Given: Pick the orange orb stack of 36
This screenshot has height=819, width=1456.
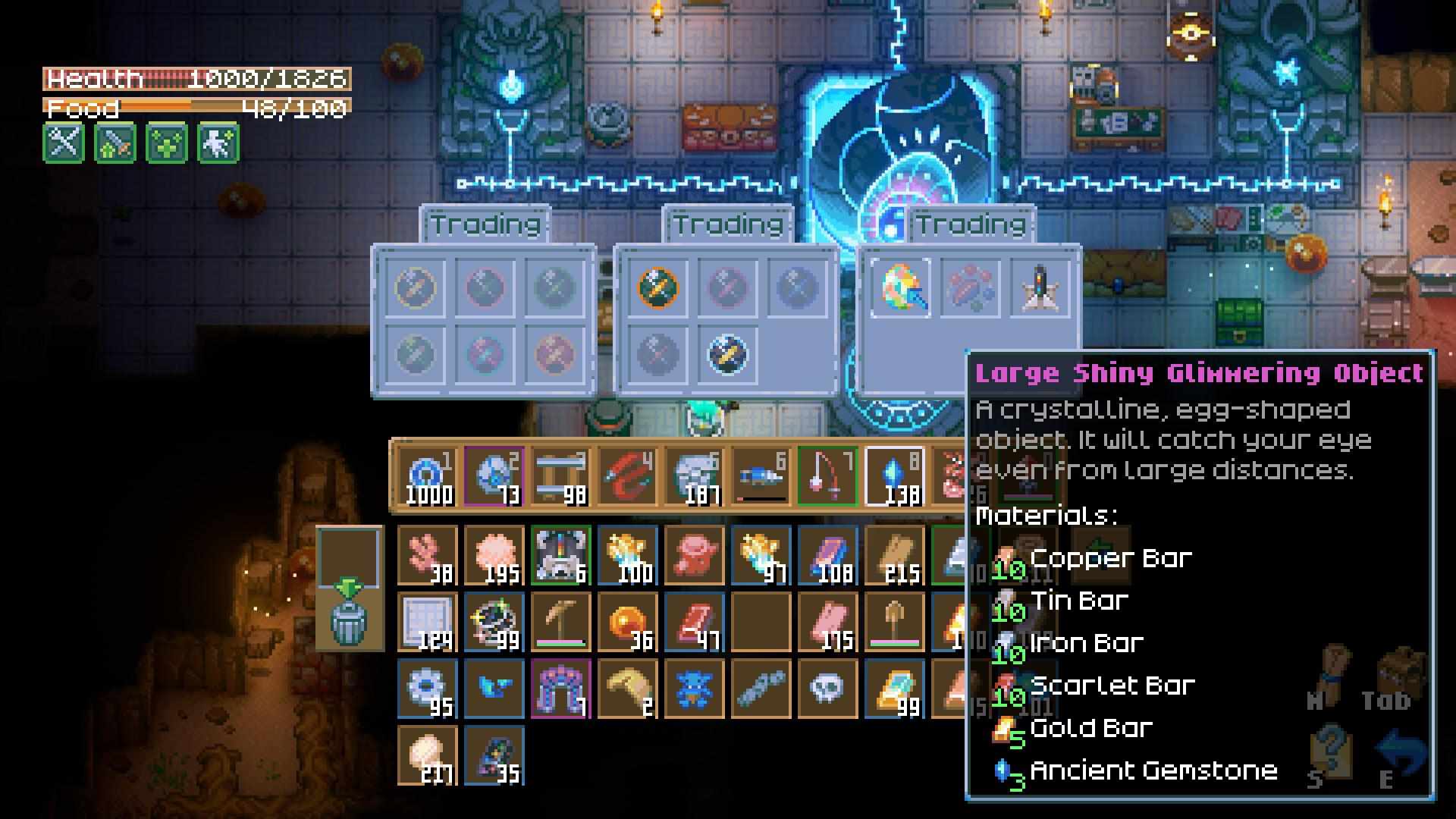Looking at the screenshot, I should tap(627, 623).
